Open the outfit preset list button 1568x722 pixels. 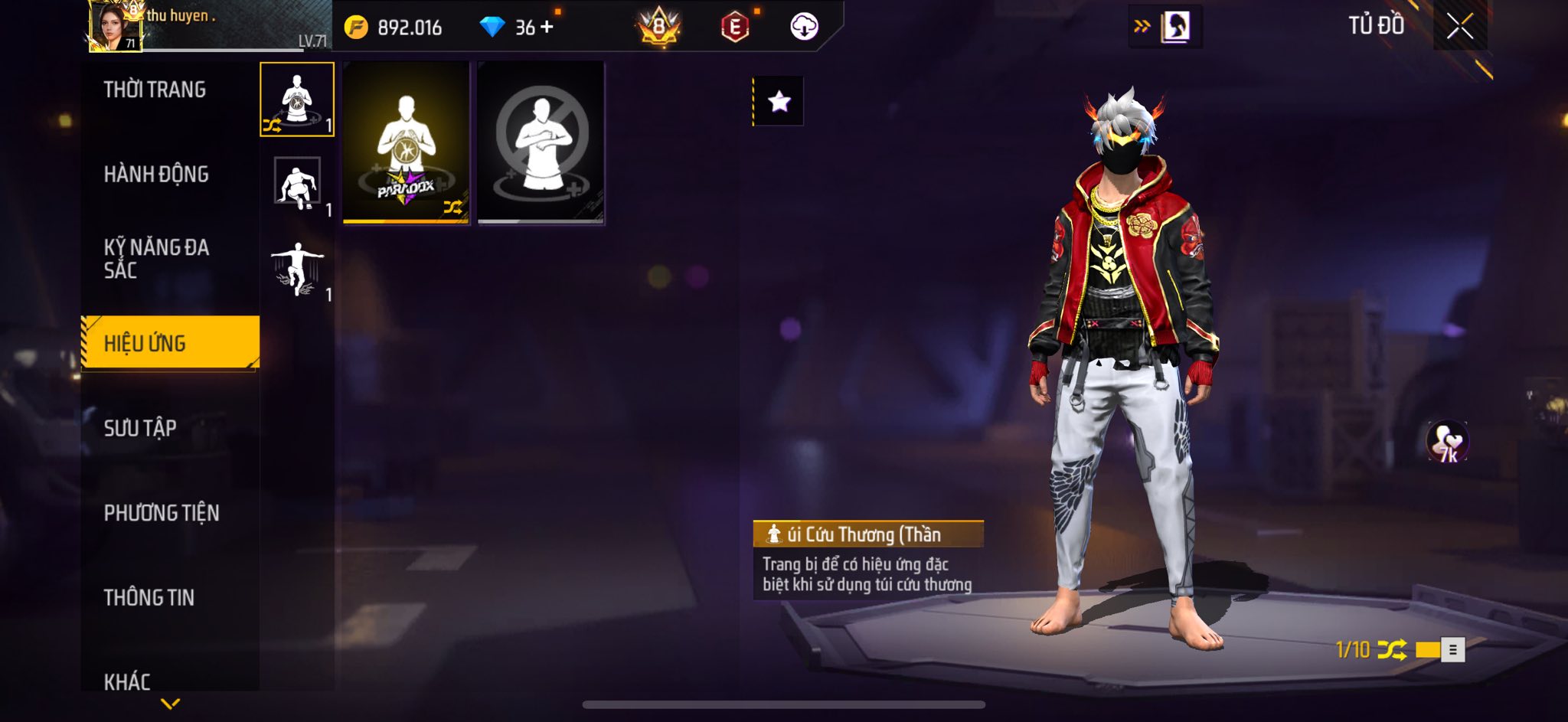pyautogui.click(x=1452, y=650)
